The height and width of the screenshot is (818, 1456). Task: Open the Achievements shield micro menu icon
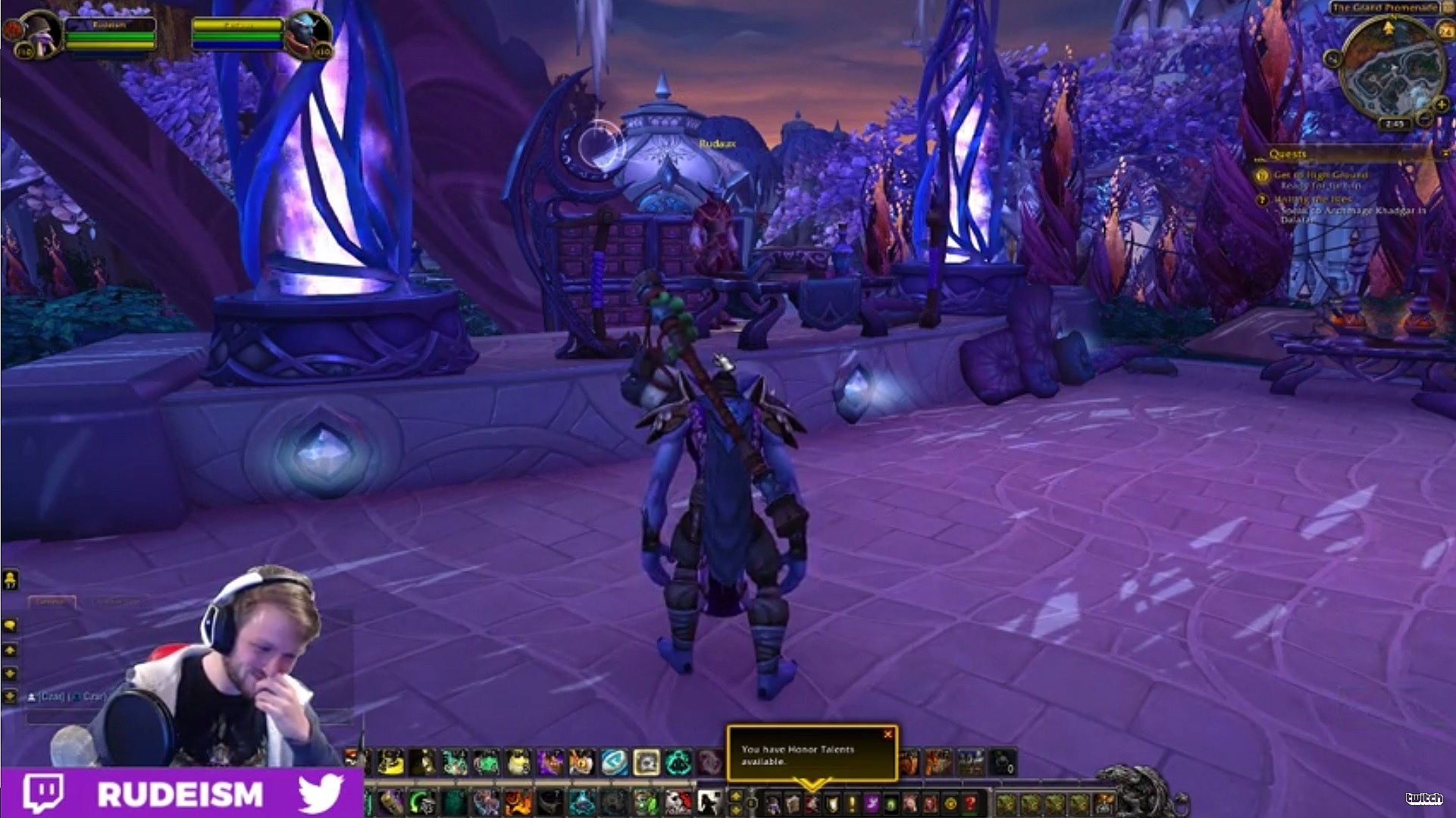point(831,803)
